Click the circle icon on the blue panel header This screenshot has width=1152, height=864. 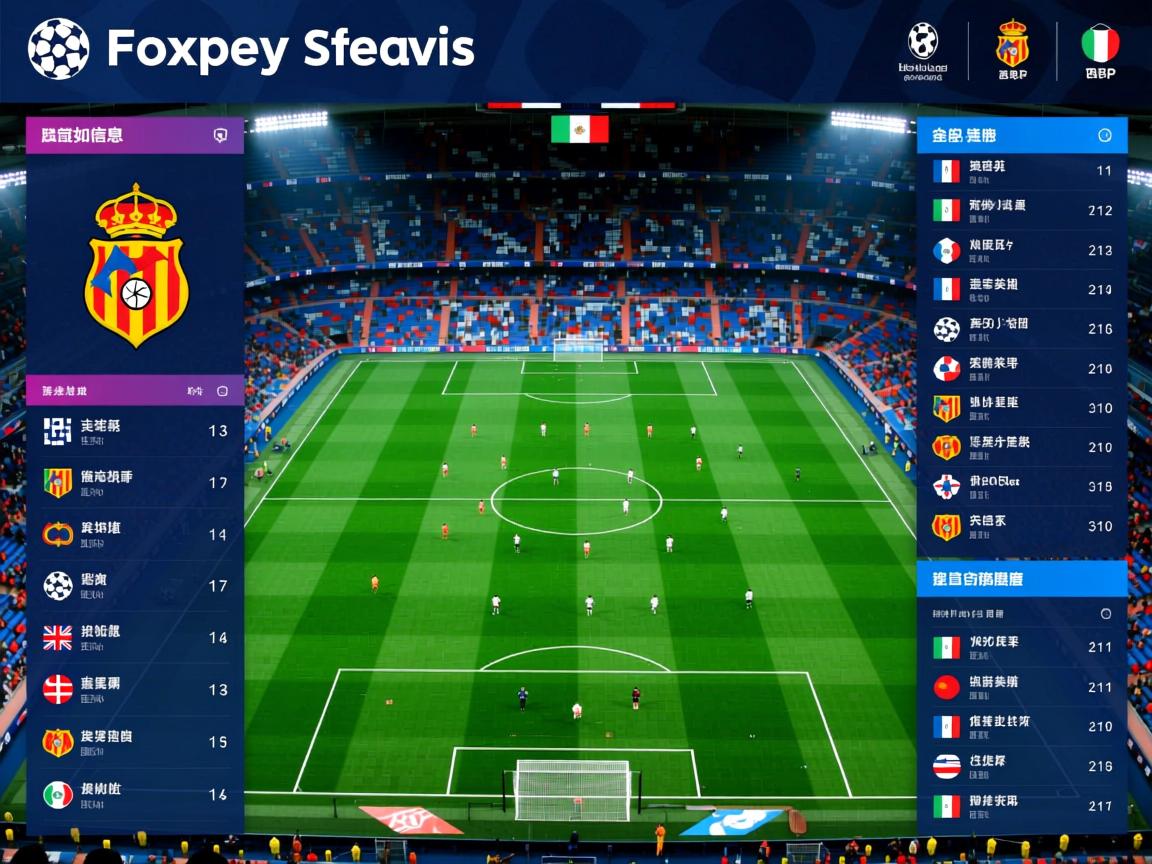[x=1105, y=135]
